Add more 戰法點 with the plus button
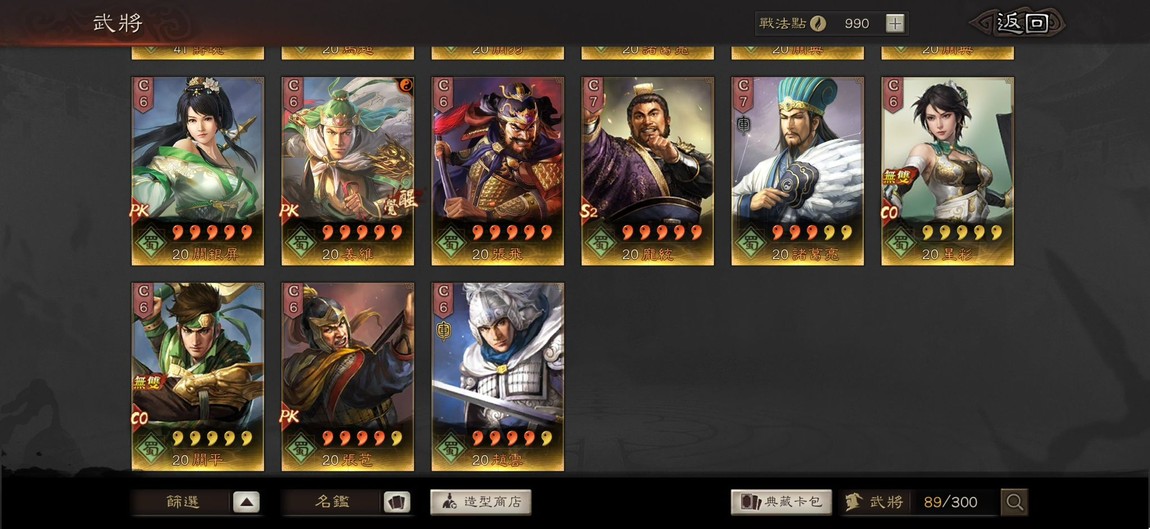Screen dimensions: 1150x529 pos(895,23)
